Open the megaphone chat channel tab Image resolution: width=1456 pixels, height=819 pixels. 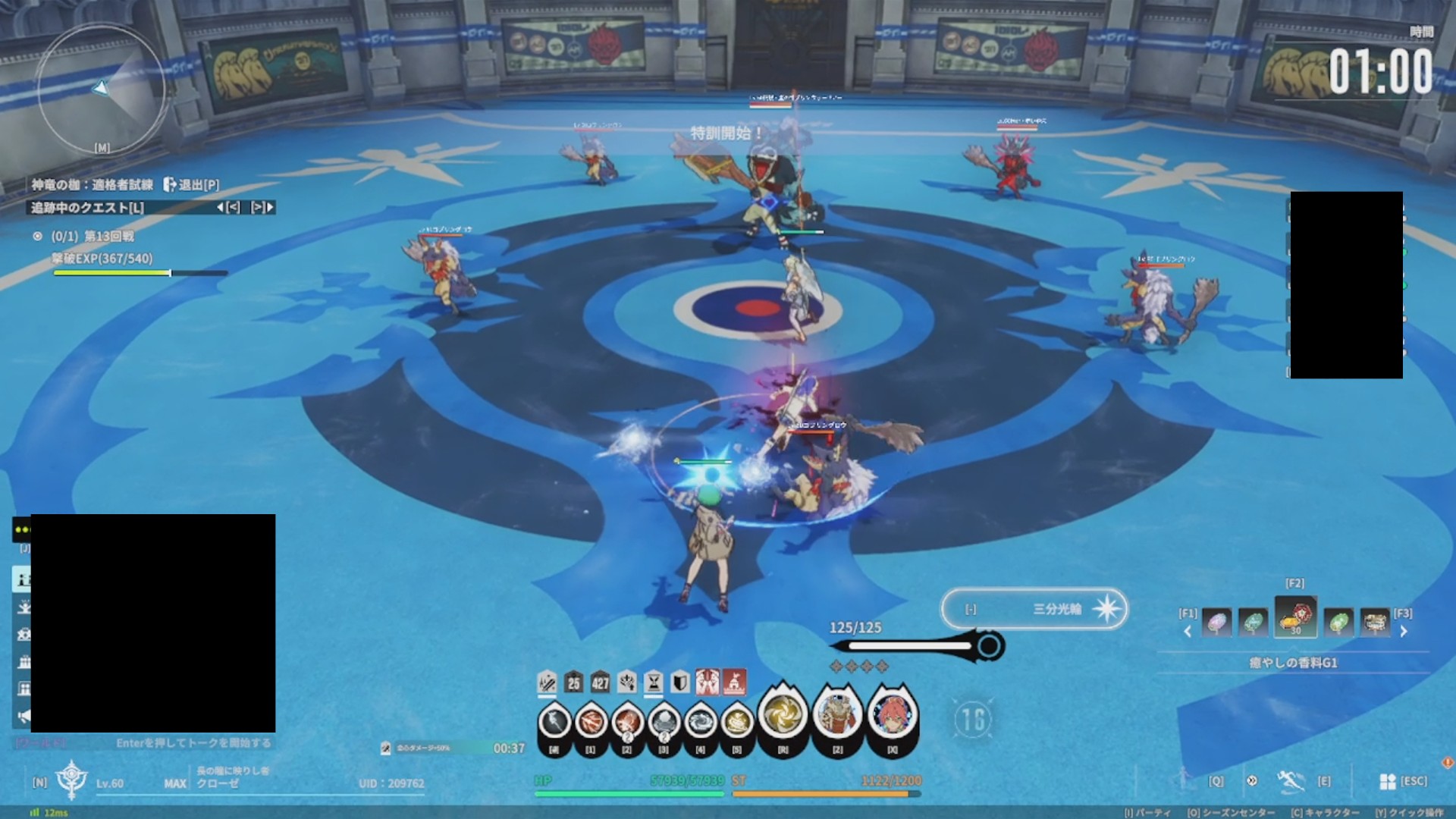tap(24, 716)
